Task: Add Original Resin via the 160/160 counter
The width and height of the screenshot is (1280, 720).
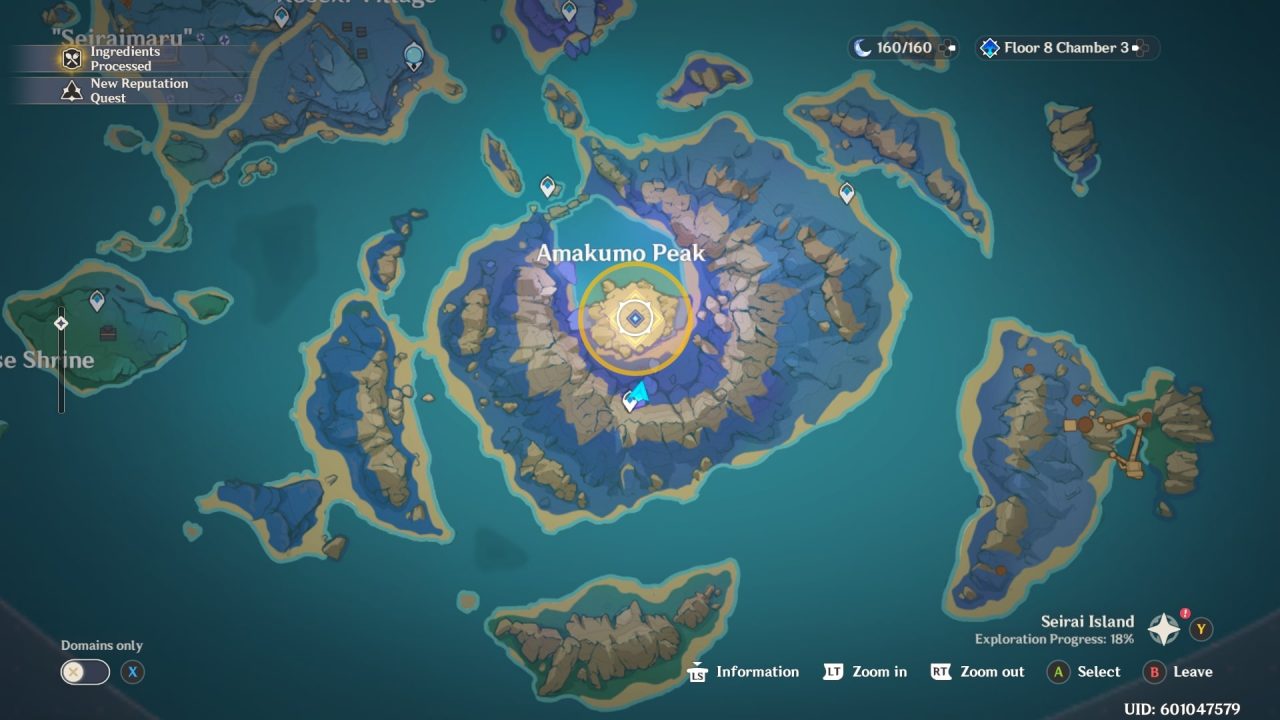Action: (946, 48)
